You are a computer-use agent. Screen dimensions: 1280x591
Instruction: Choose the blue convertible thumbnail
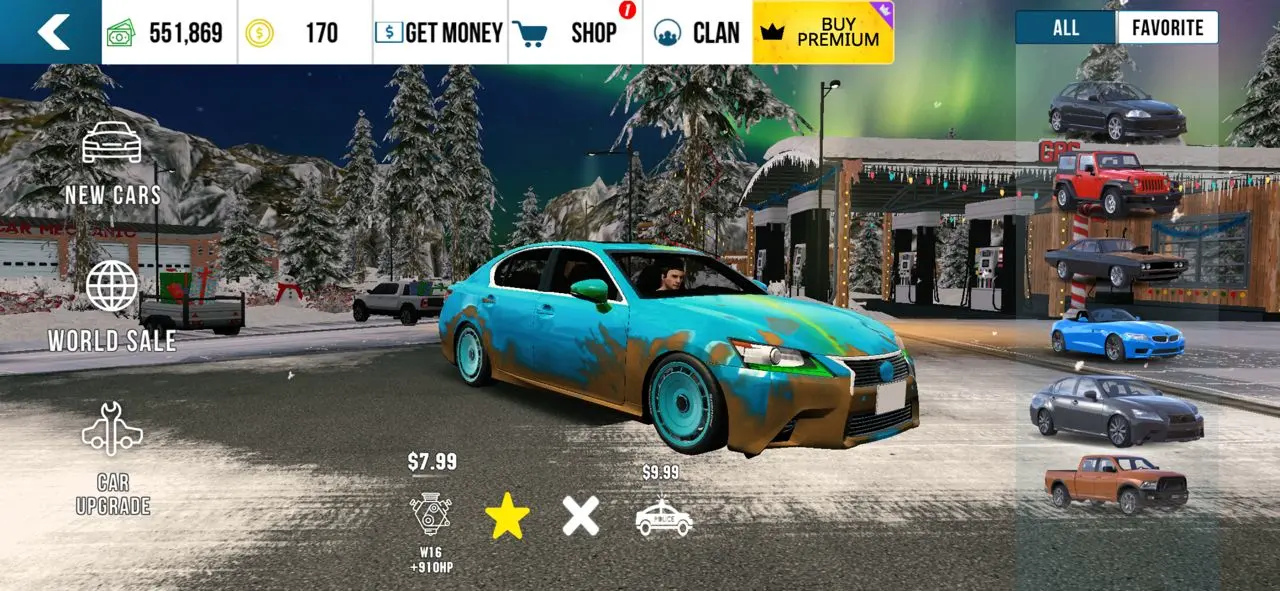[1117, 335]
